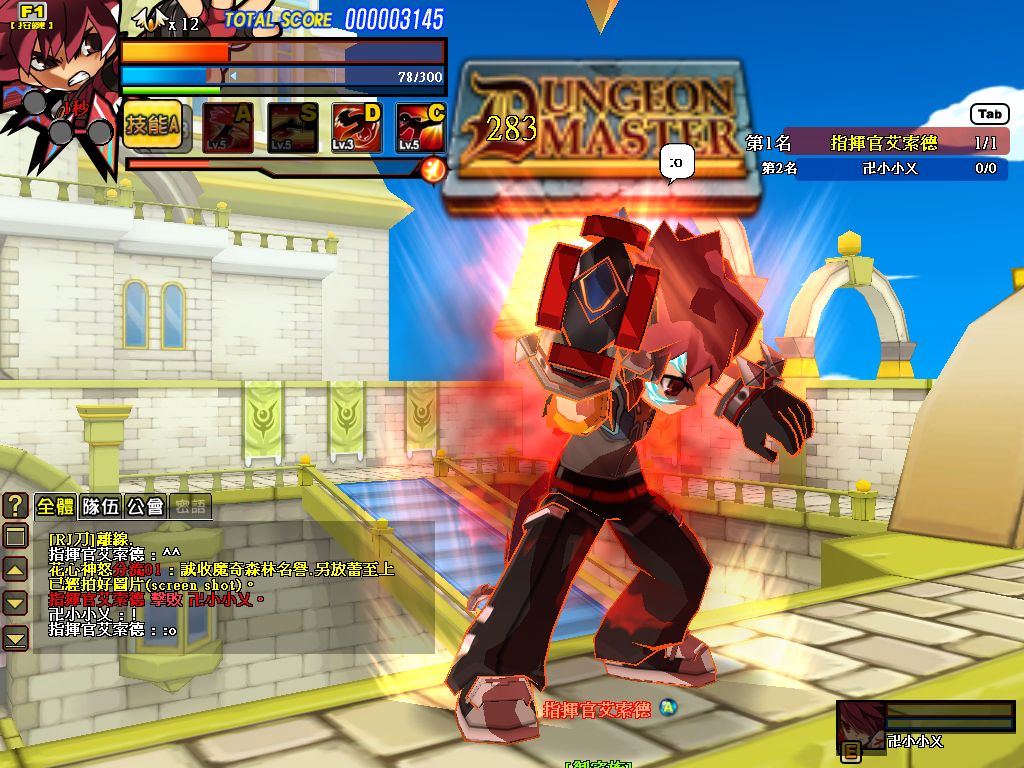
Task: Select the 公會 guild chat tab
Action: pos(146,506)
